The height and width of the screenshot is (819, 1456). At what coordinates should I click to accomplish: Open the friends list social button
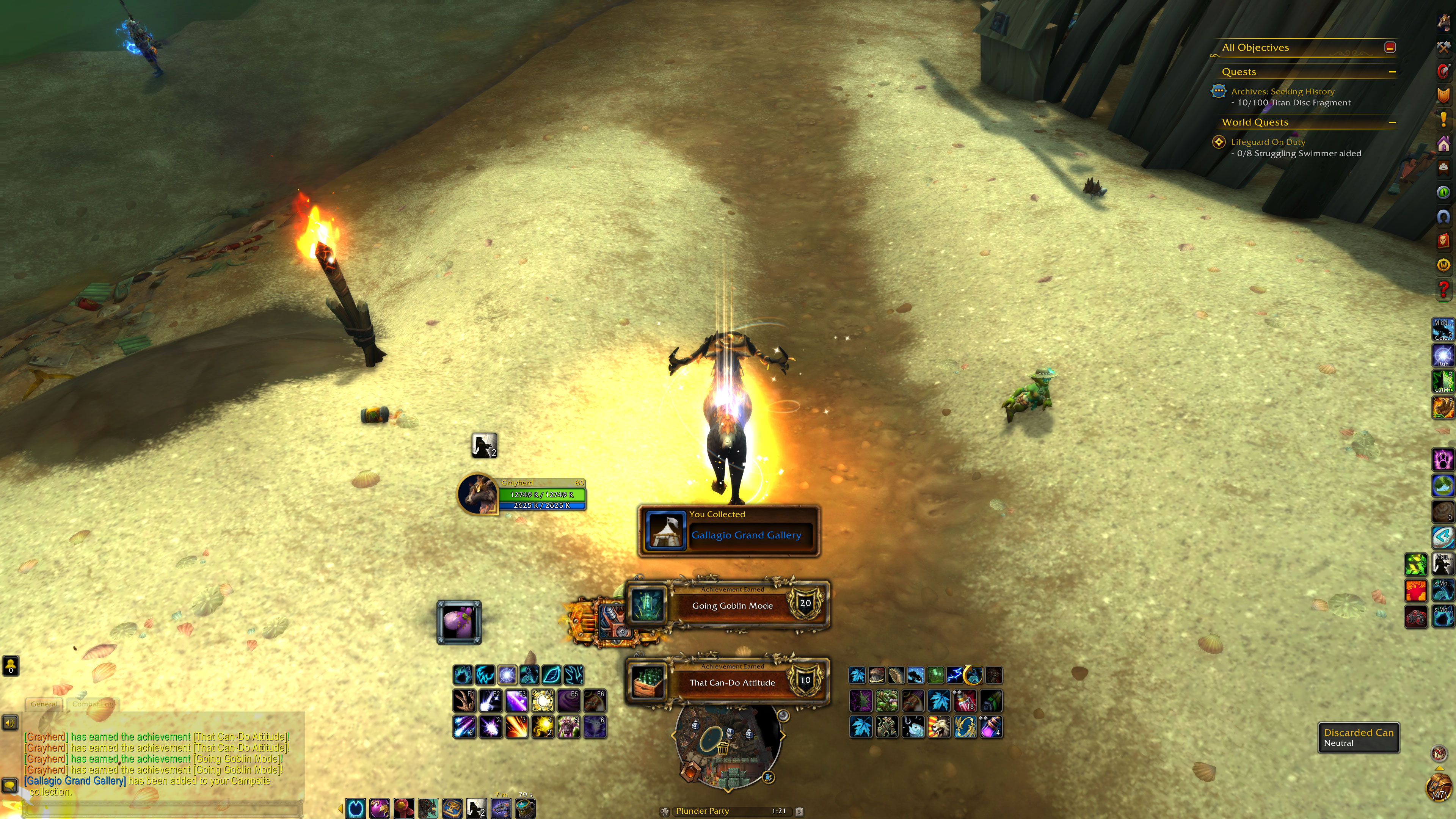point(11,665)
